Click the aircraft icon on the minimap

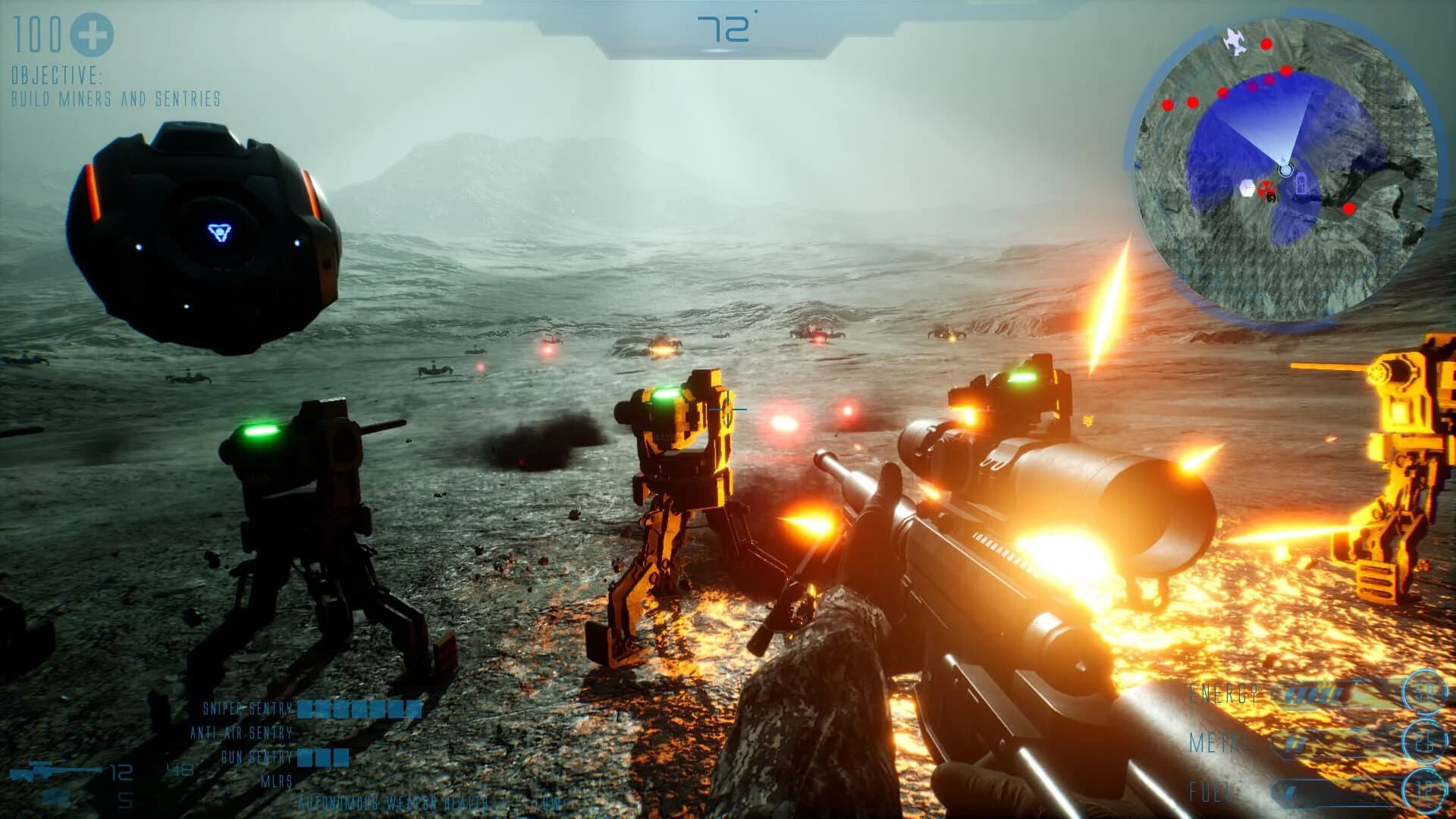pyautogui.click(x=1234, y=42)
